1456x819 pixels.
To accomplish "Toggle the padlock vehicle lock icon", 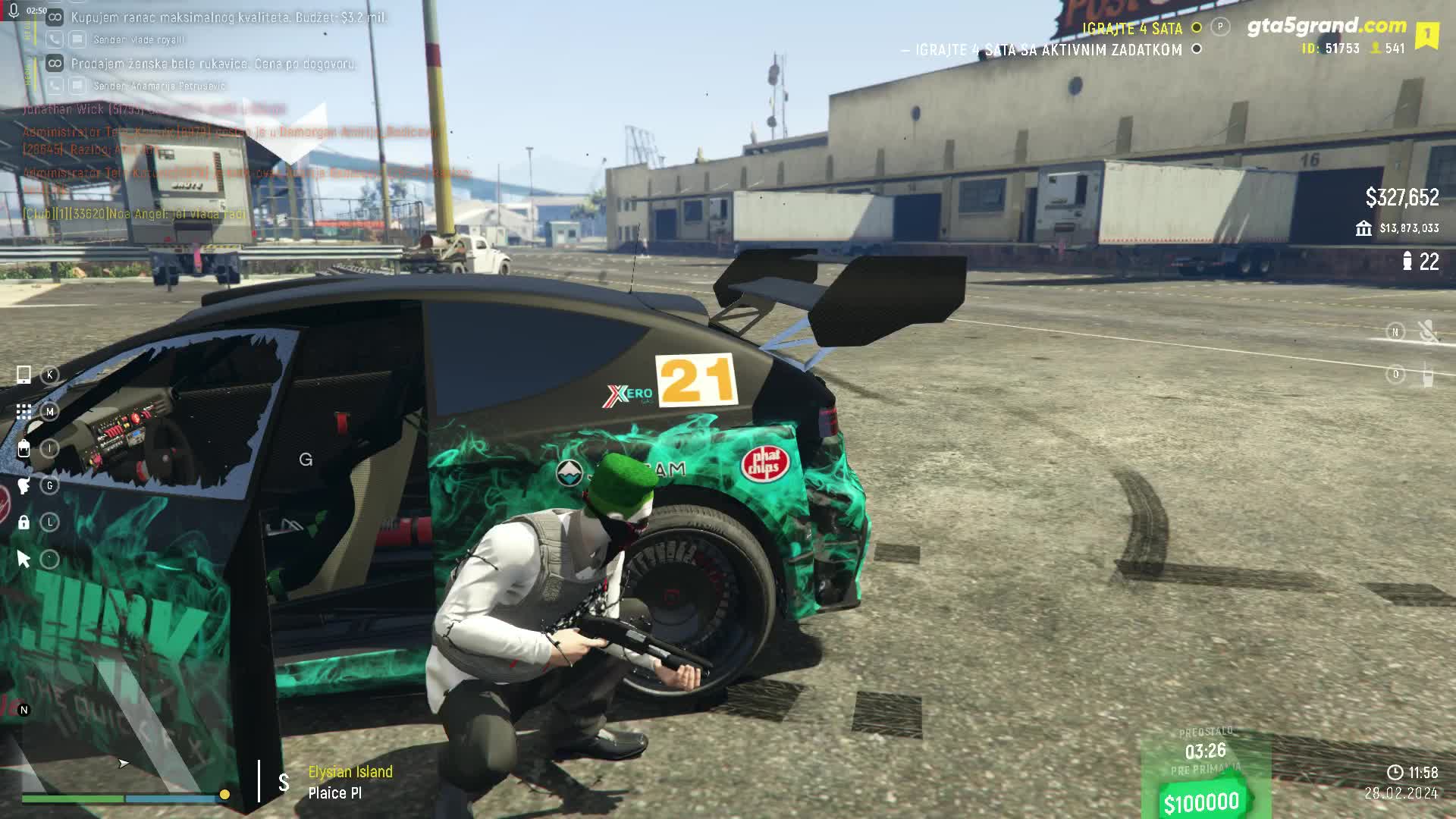I will coord(24,522).
